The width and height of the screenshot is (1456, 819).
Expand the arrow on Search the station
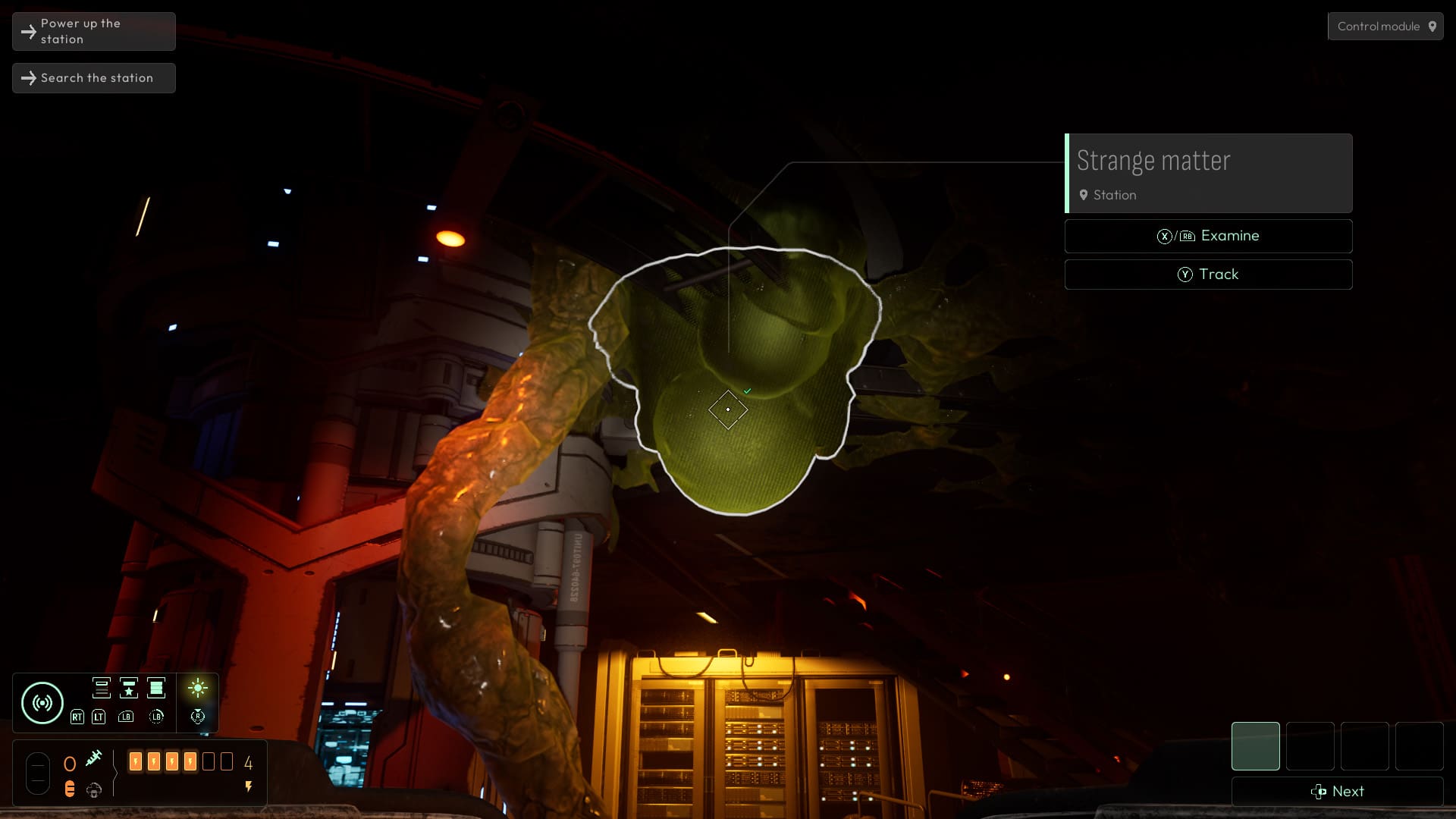(29, 77)
